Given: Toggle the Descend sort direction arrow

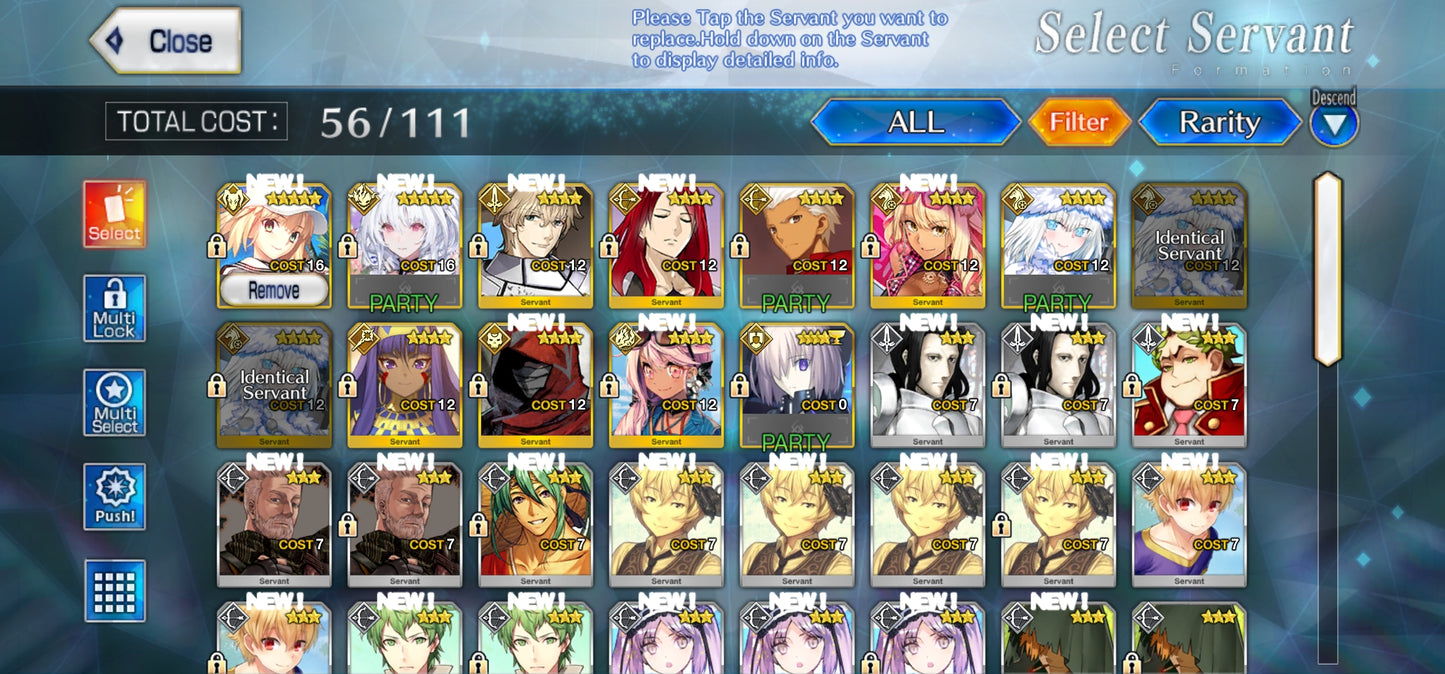Looking at the screenshot, I should tap(1334, 125).
